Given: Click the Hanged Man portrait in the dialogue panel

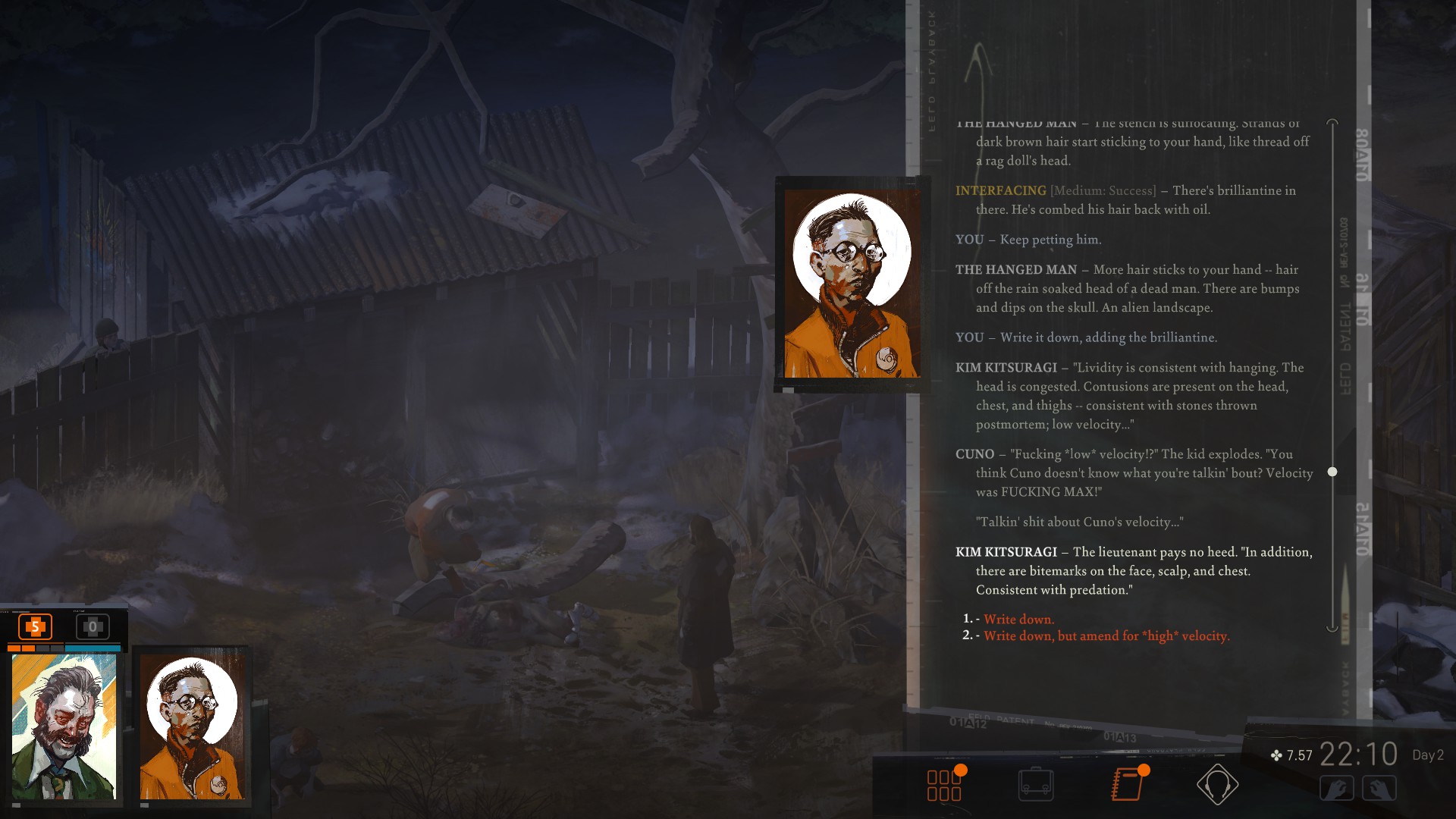Looking at the screenshot, I should (x=852, y=283).
